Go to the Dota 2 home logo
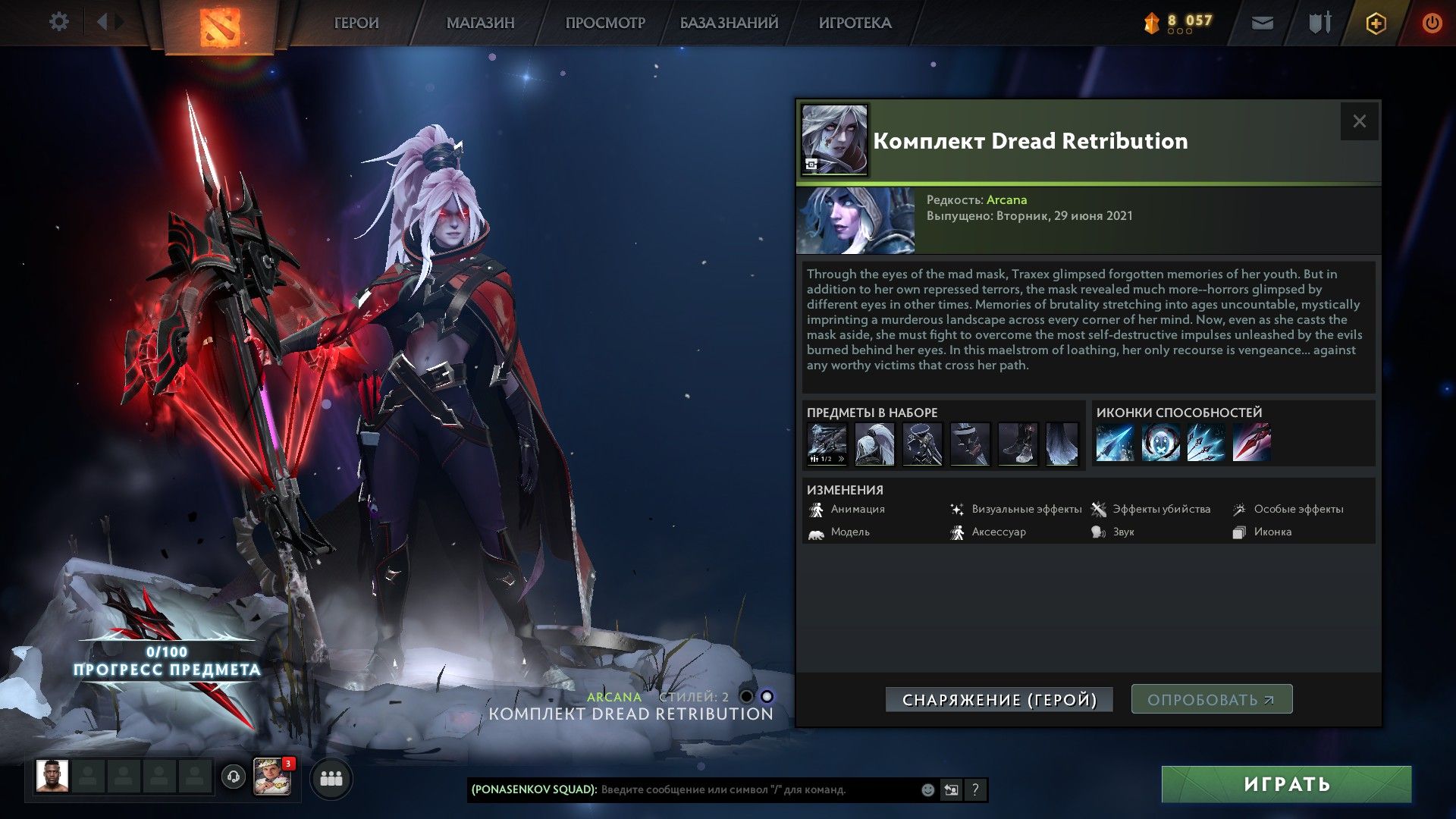Image resolution: width=1456 pixels, height=819 pixels. [x=220, y=27]
